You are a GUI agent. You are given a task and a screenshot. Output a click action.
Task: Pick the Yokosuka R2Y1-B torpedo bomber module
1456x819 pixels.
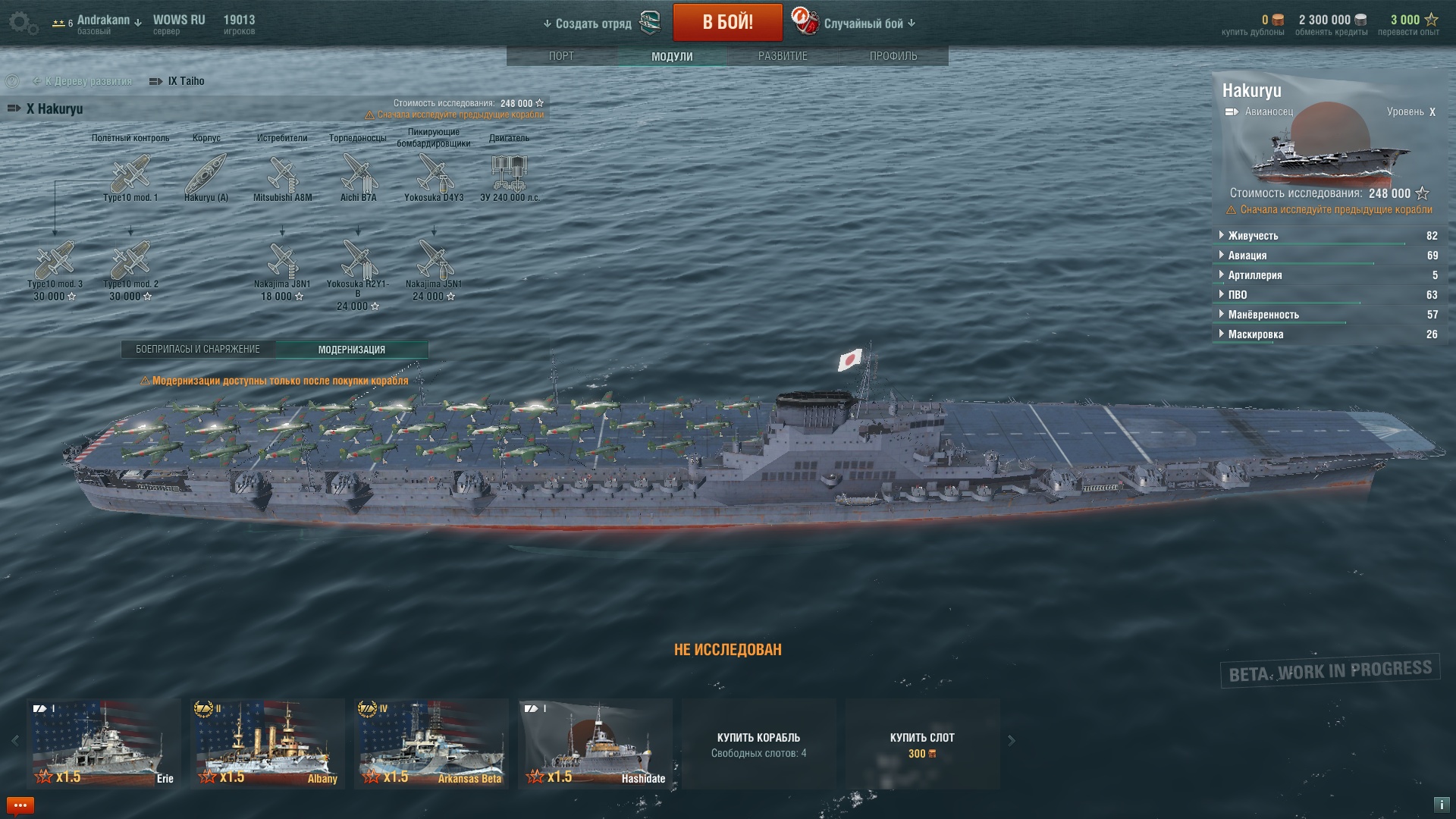click(x=358, y=262)
